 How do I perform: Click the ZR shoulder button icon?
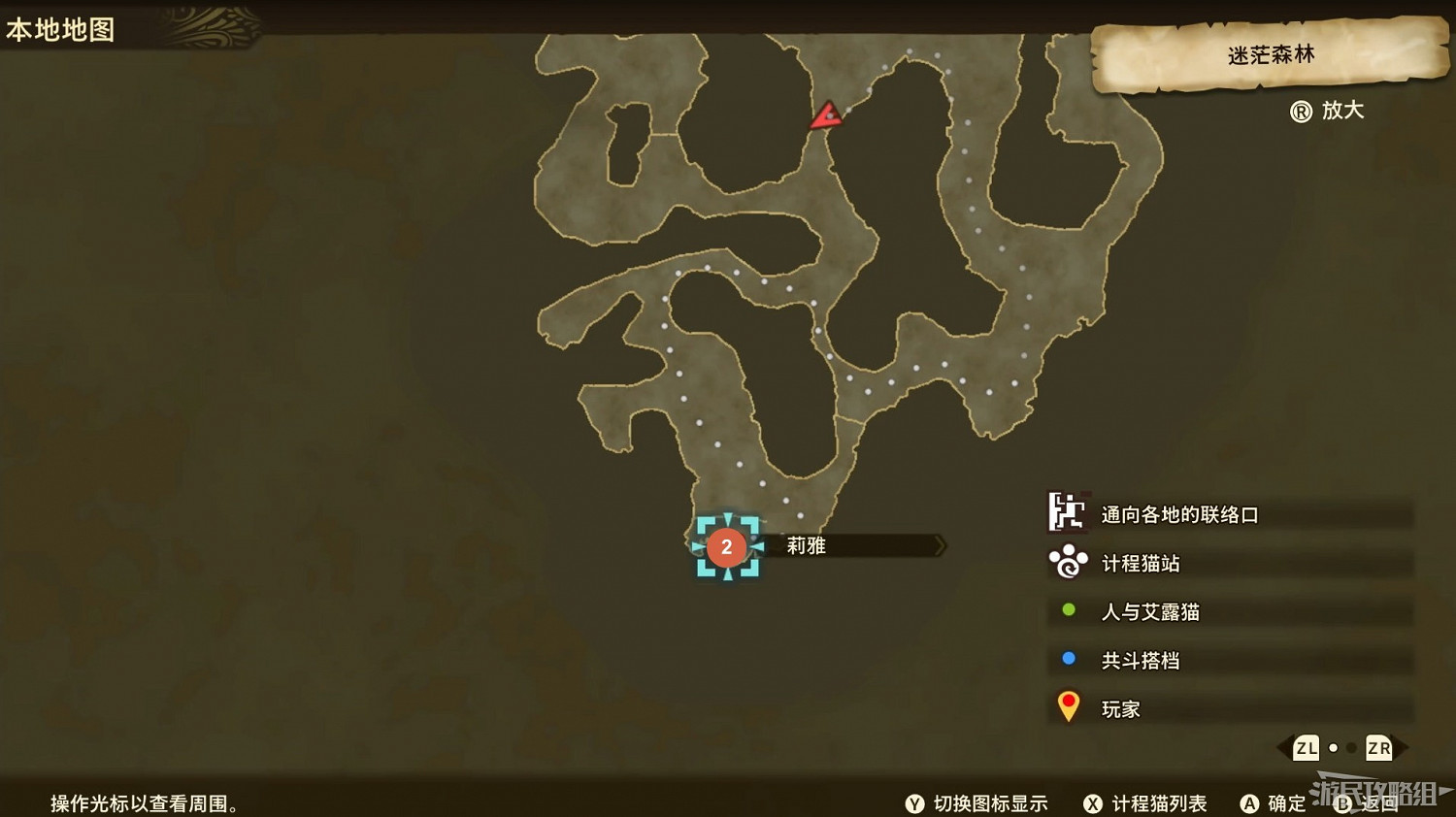1377,748
